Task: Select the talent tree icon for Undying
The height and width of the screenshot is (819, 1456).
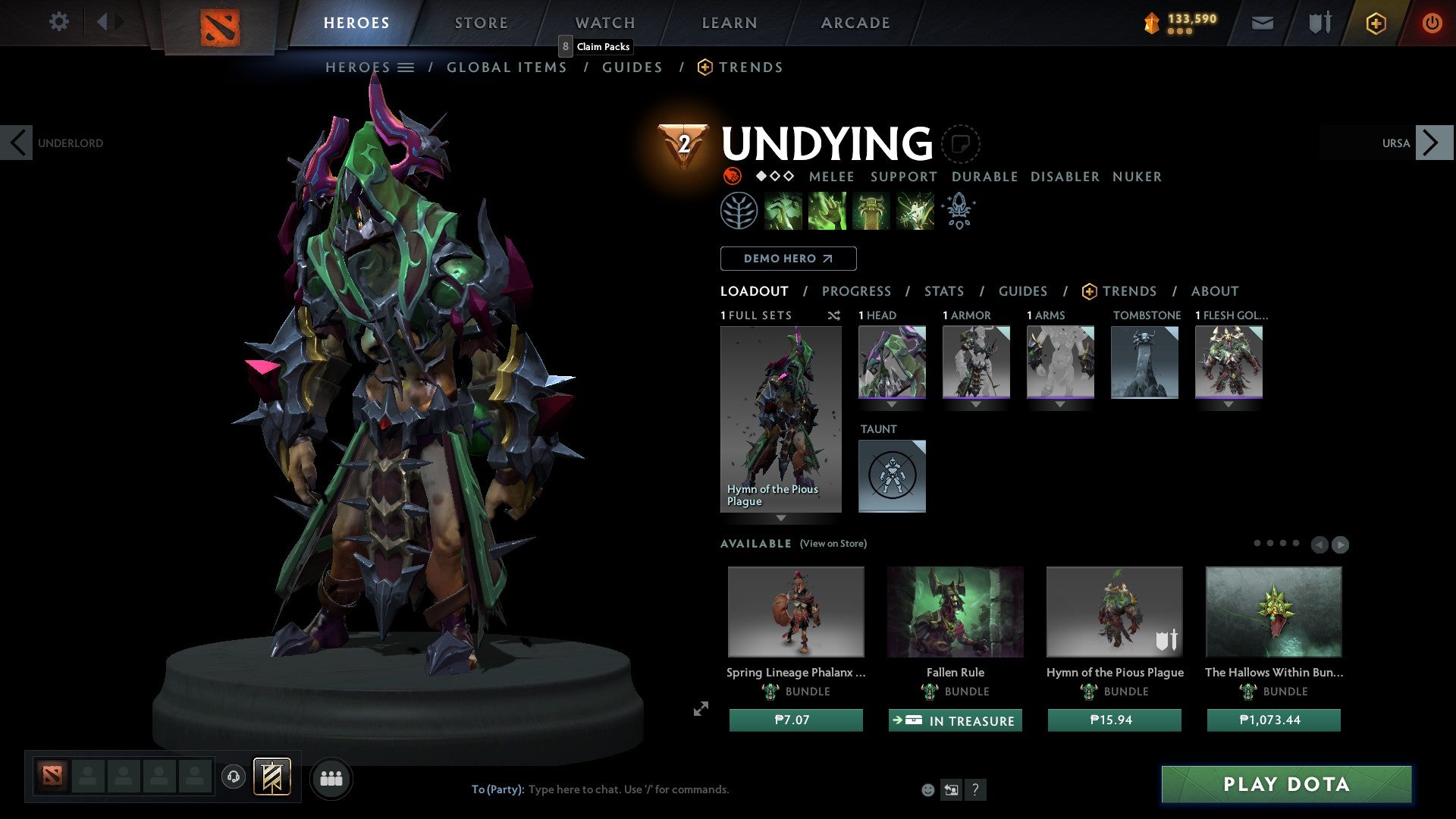Action: click(x=739, y=210)
